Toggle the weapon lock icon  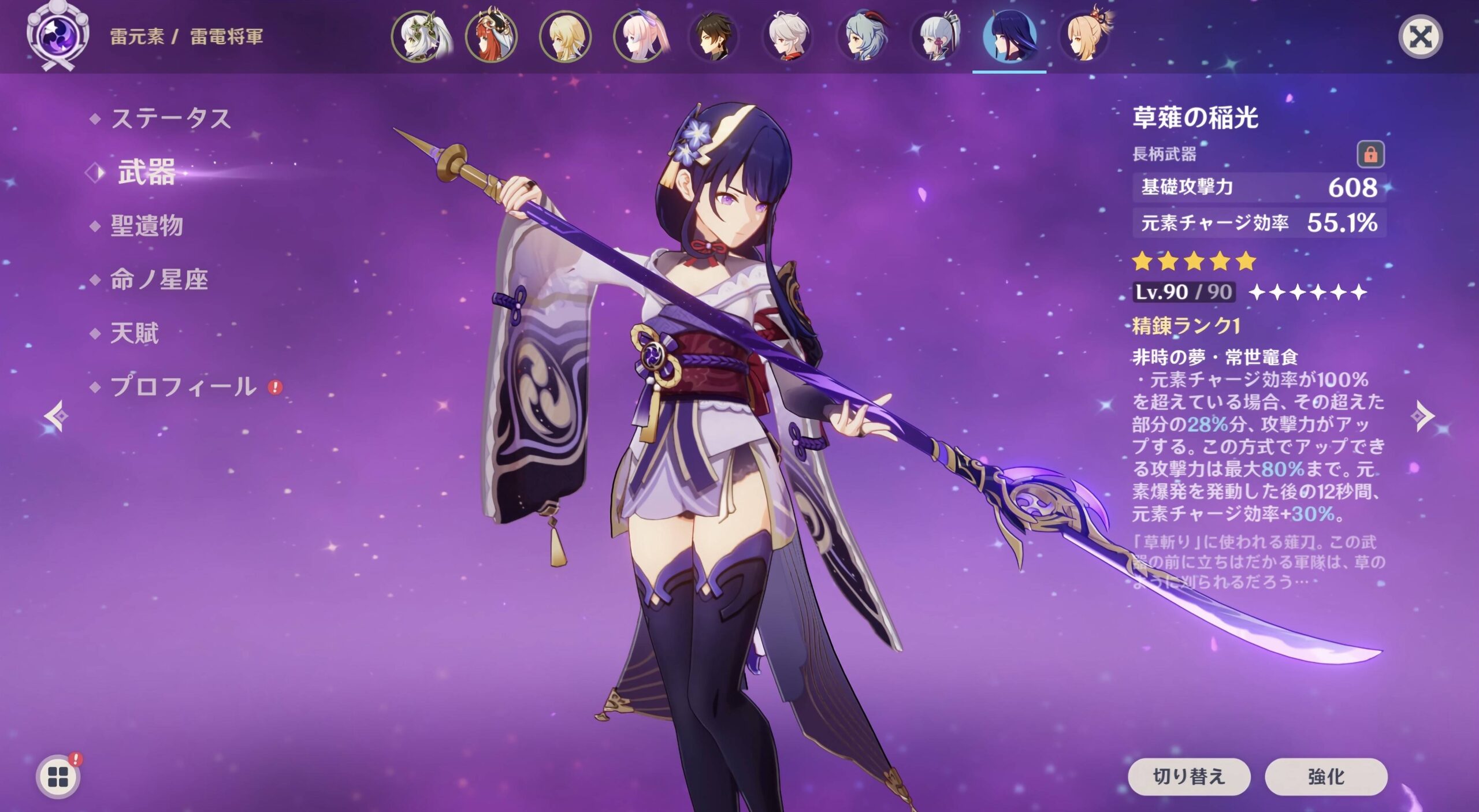coord(1370,154)
